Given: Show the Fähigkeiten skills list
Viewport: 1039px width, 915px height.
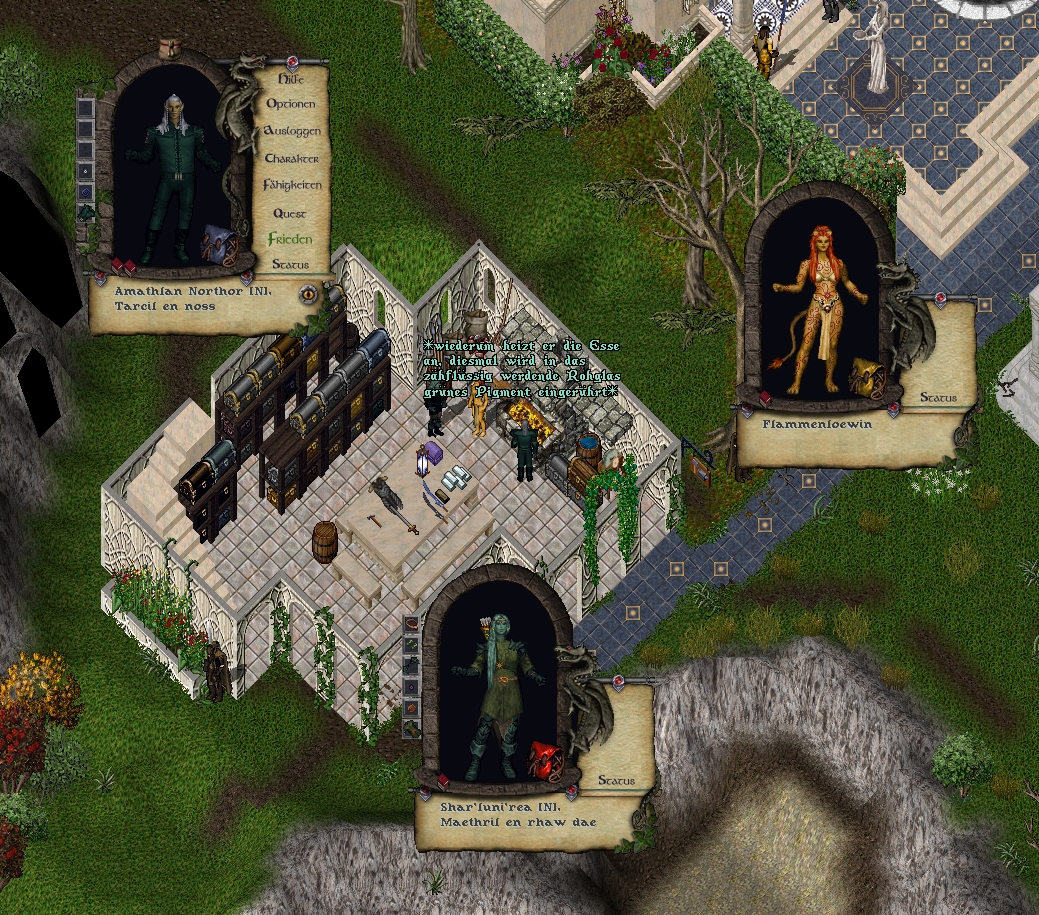Looking at the screenshot, I should (x=292, y=185).
